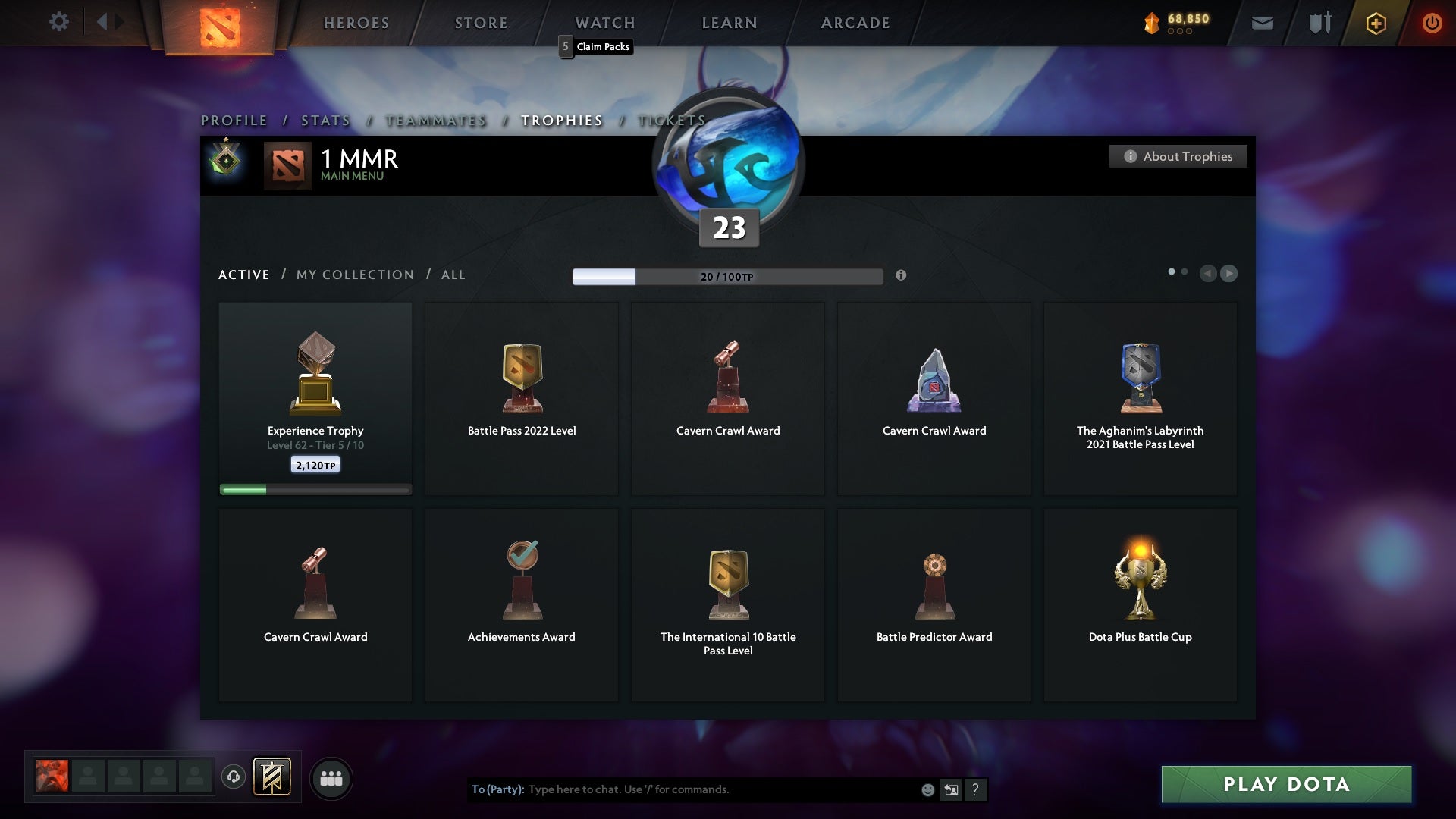Click the emoticon smiley in chat bar
The image size is (1456, 819).
(x=927, y=789)
